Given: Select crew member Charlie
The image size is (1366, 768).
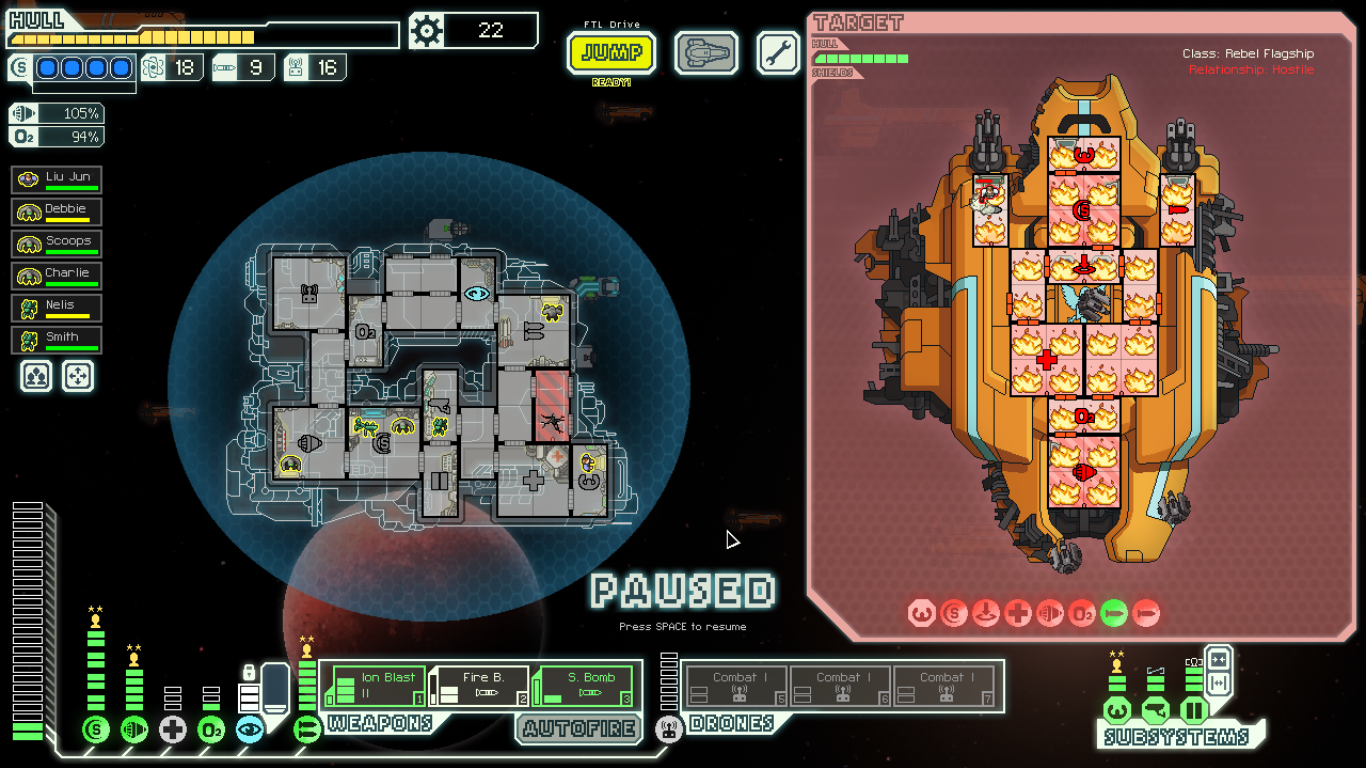Looking at the screenshot, I should (57, 276).
